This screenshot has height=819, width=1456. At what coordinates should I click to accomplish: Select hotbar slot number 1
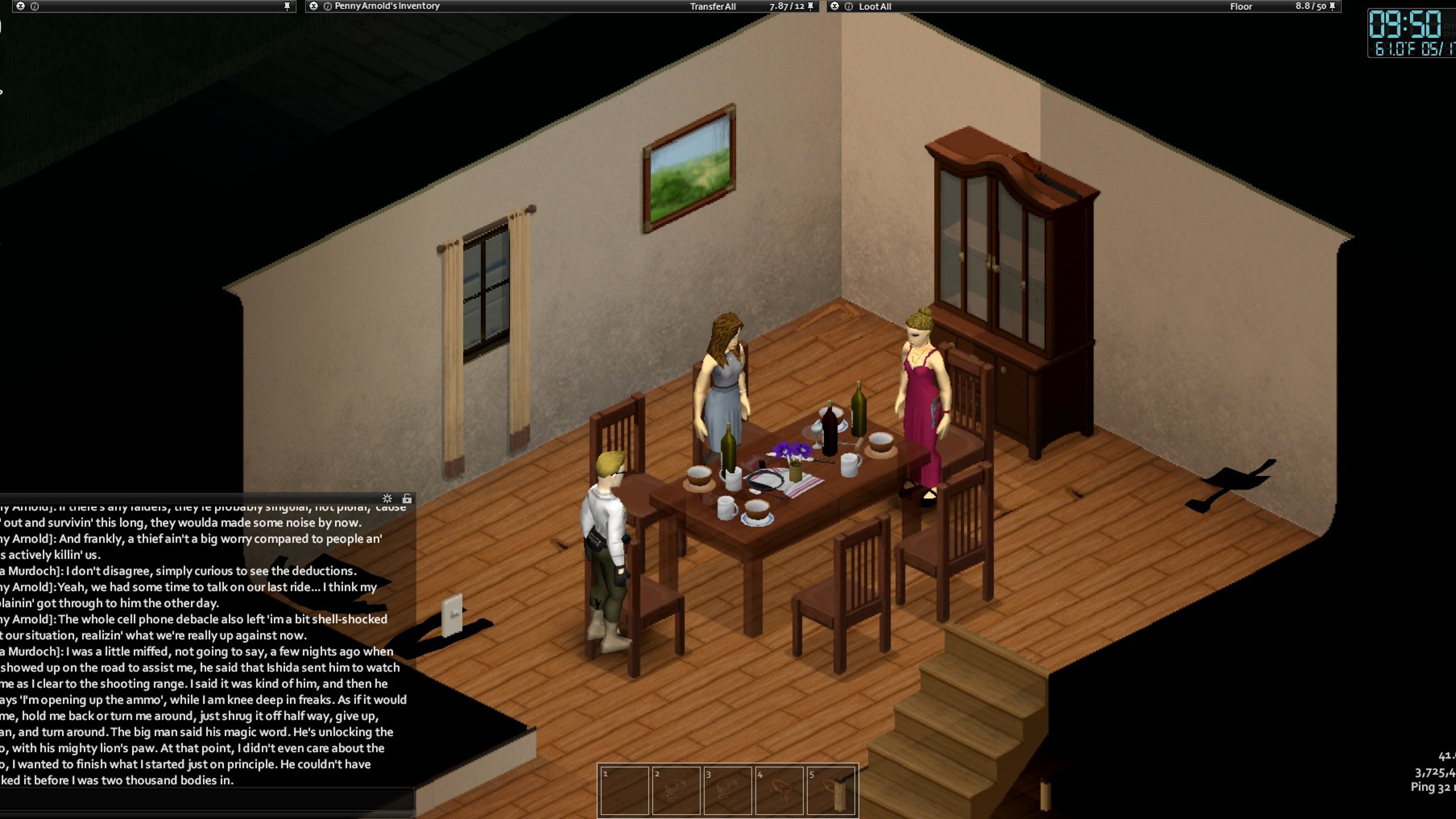(624, 791)
